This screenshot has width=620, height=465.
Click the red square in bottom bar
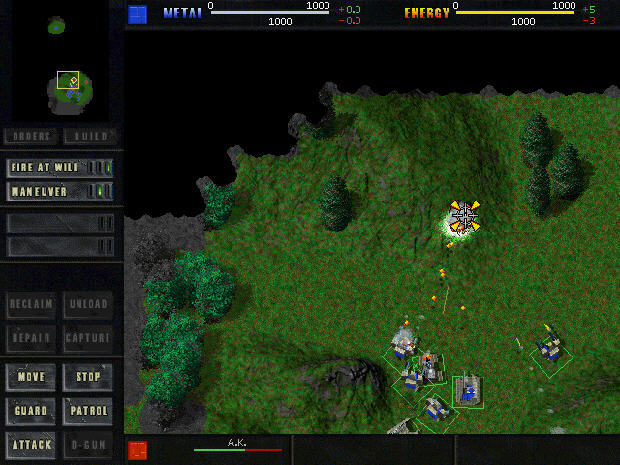coord(138,450)
